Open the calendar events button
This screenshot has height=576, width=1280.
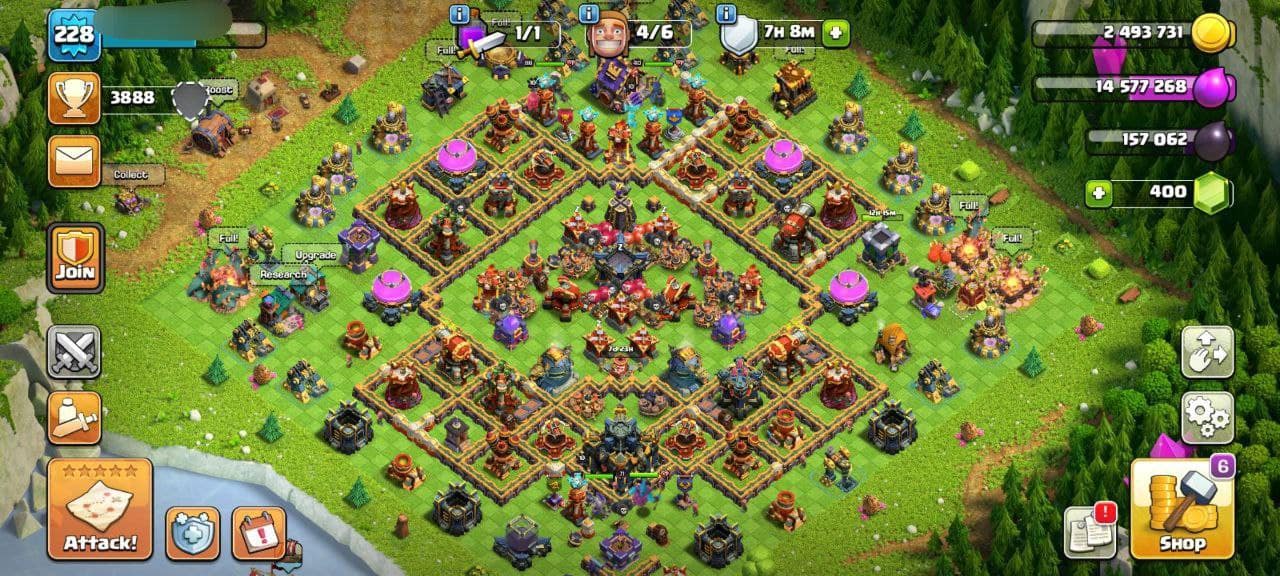[x=259, y=533]
